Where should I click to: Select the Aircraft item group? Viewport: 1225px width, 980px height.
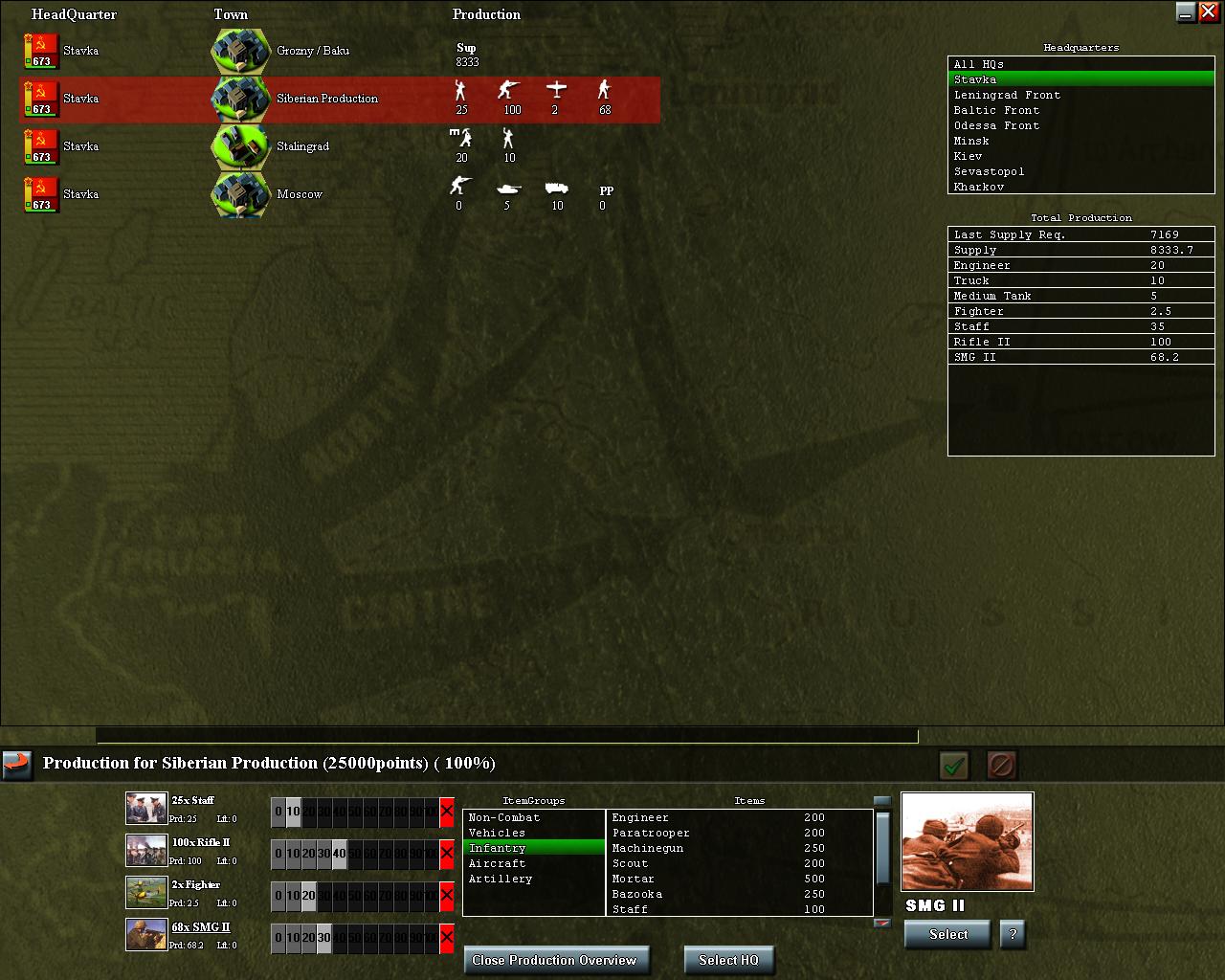[499, 863]
